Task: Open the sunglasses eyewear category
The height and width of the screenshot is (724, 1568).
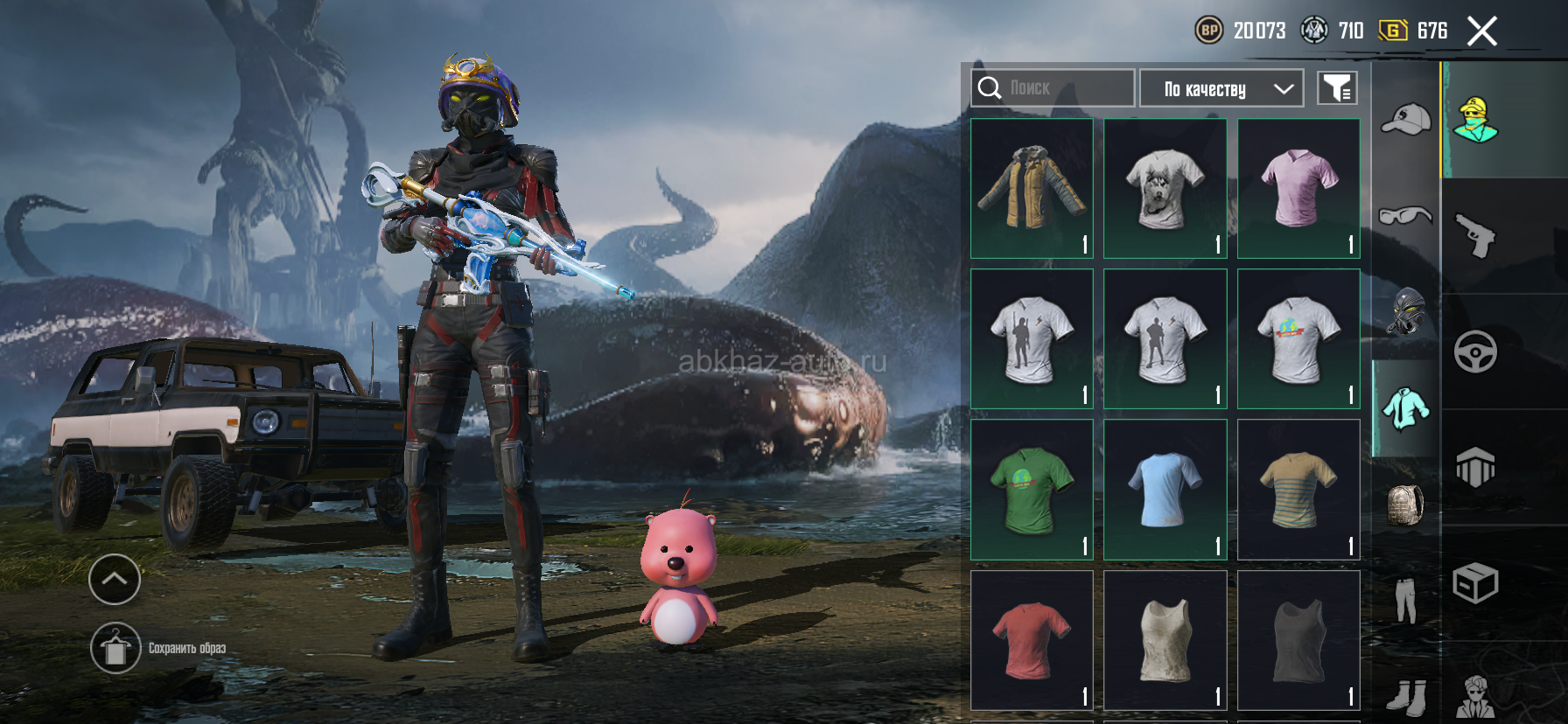Action: coord(1405,215)
